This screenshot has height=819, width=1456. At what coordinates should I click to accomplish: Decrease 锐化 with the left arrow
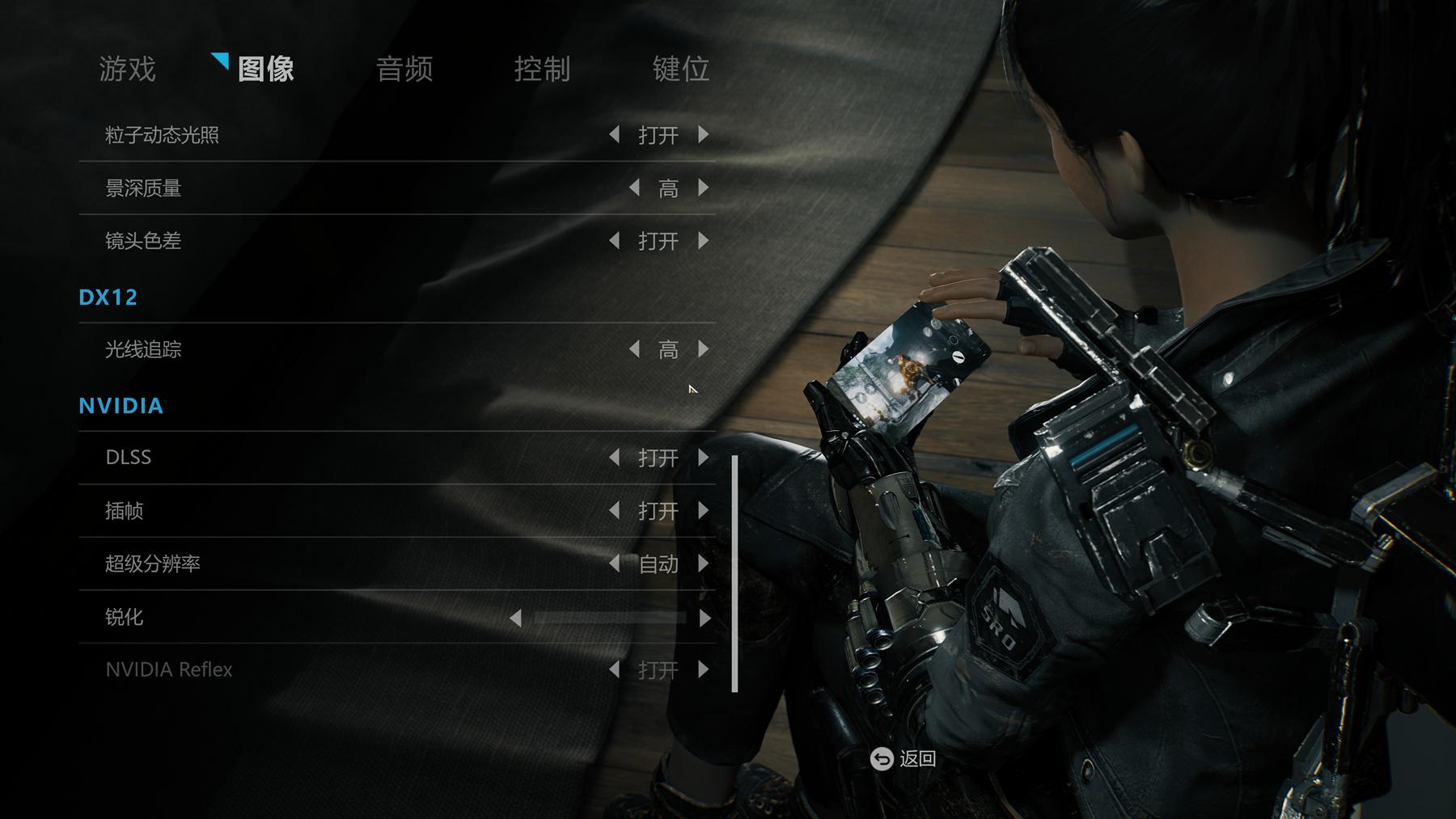[x=515, y=618]
